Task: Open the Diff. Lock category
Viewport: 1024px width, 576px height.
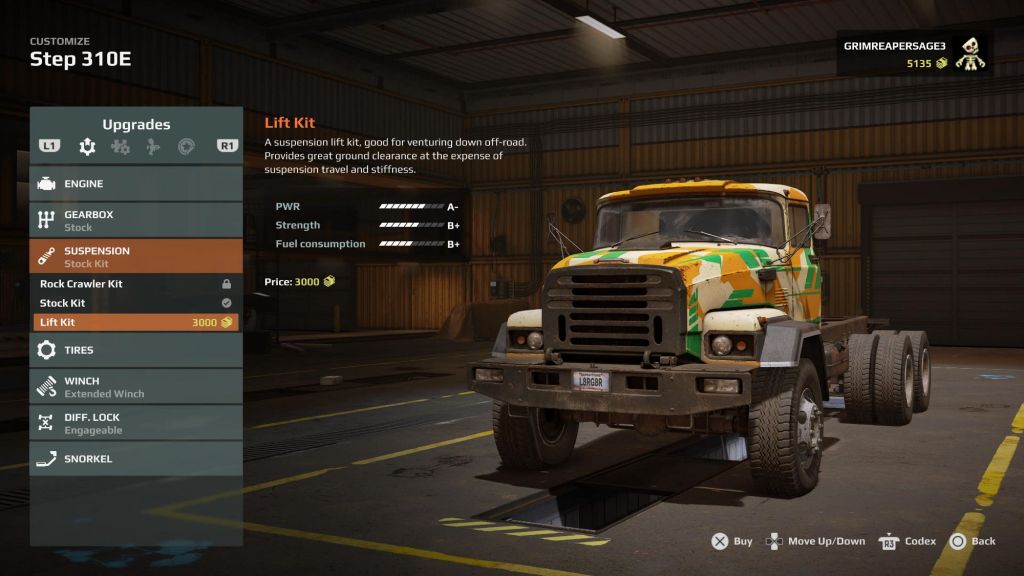Action: pyautogui.click(x=136, y=423)
